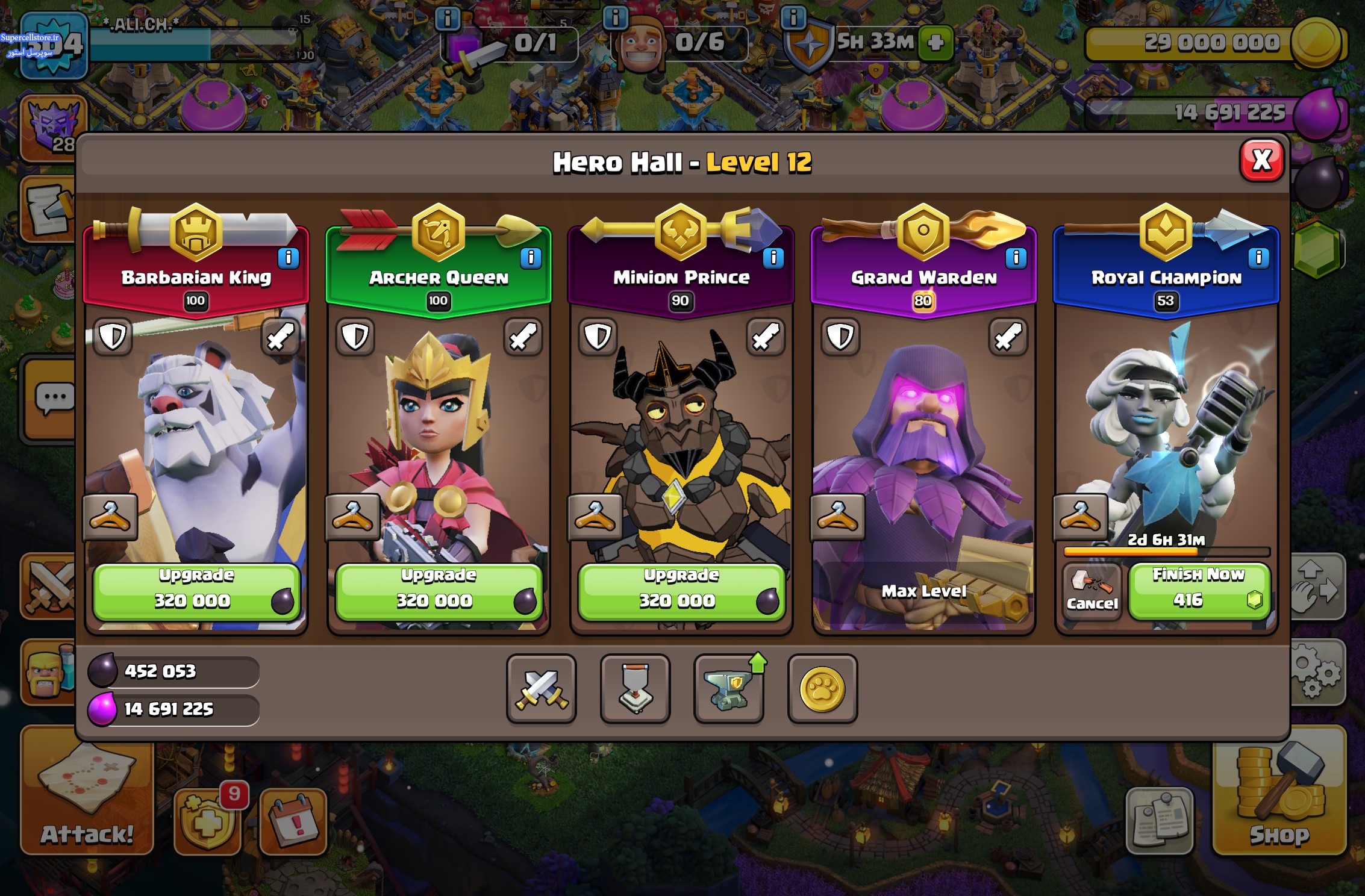The image size is (1365, 896).
Task: Select Minion Prince shield mode icon
Action: coord(598,337)
